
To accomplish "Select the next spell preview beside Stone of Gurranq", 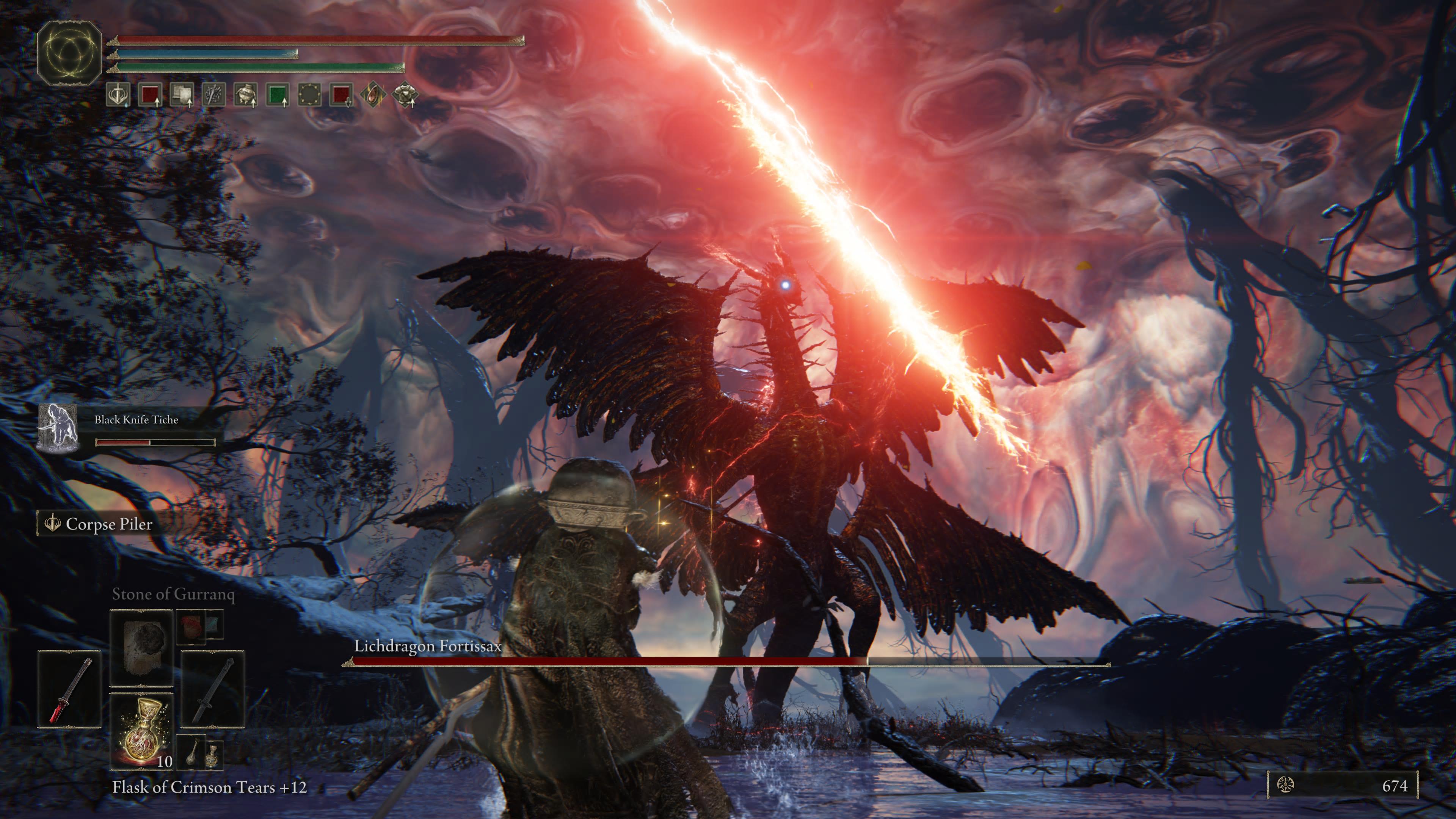I will point(199,626).
